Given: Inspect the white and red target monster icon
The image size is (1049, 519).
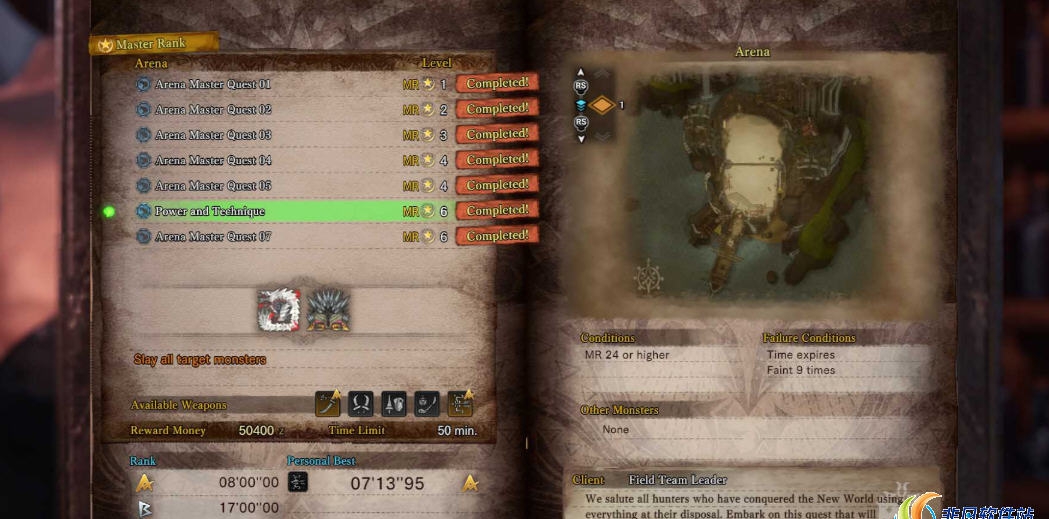Looking at the screenshot, I should 278,309.
